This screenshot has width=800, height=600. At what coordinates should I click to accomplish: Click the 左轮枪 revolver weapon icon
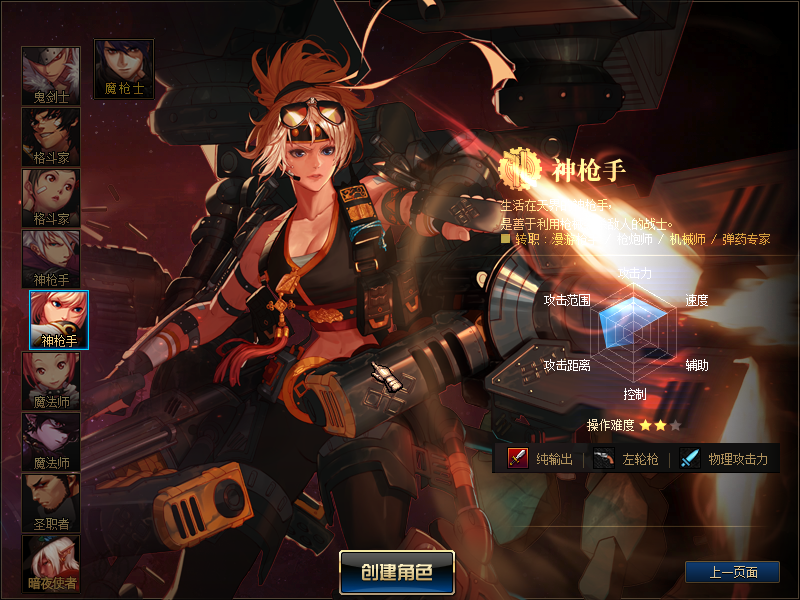[603, 458]
